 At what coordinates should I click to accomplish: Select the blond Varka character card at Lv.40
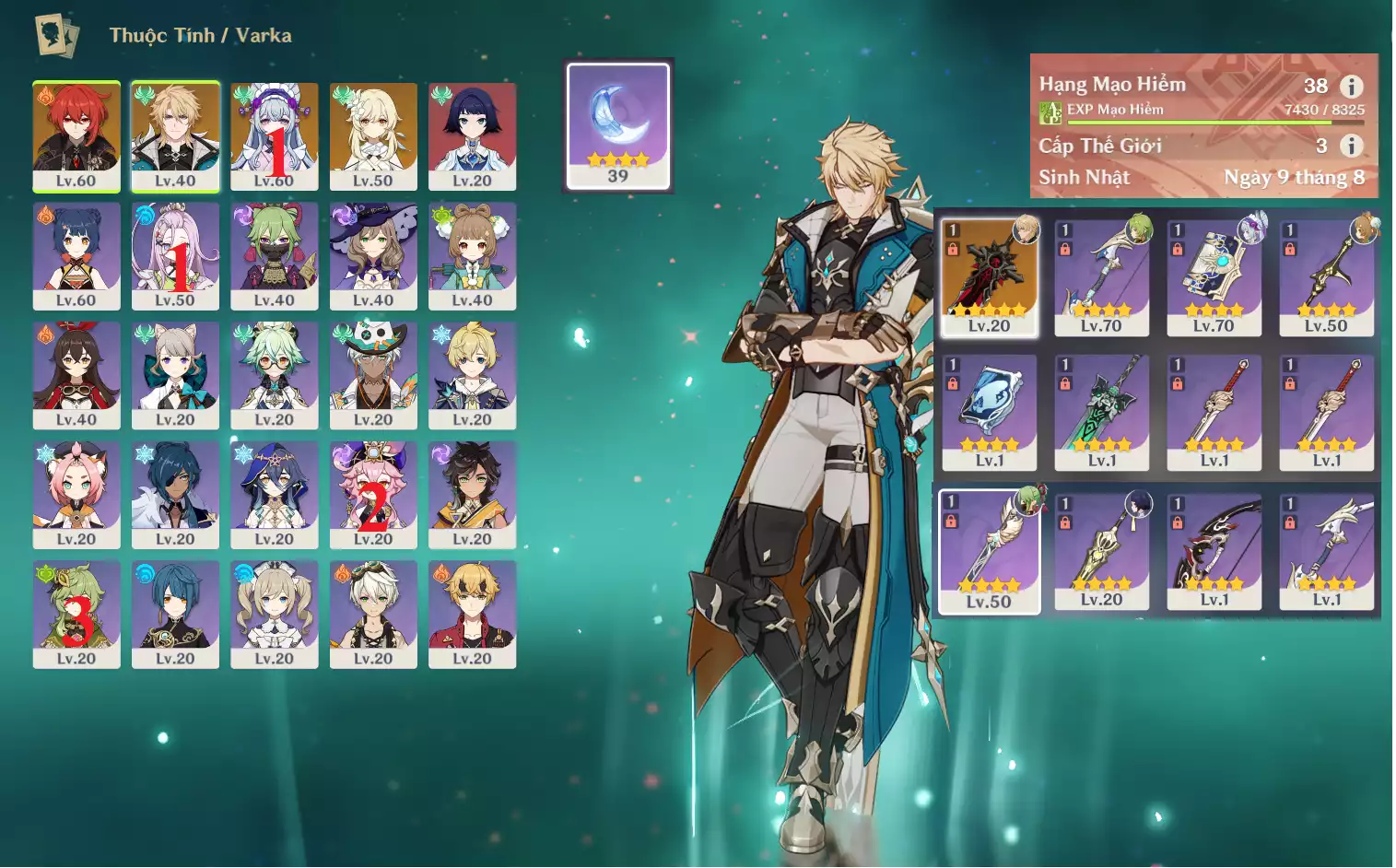point(175,135)
